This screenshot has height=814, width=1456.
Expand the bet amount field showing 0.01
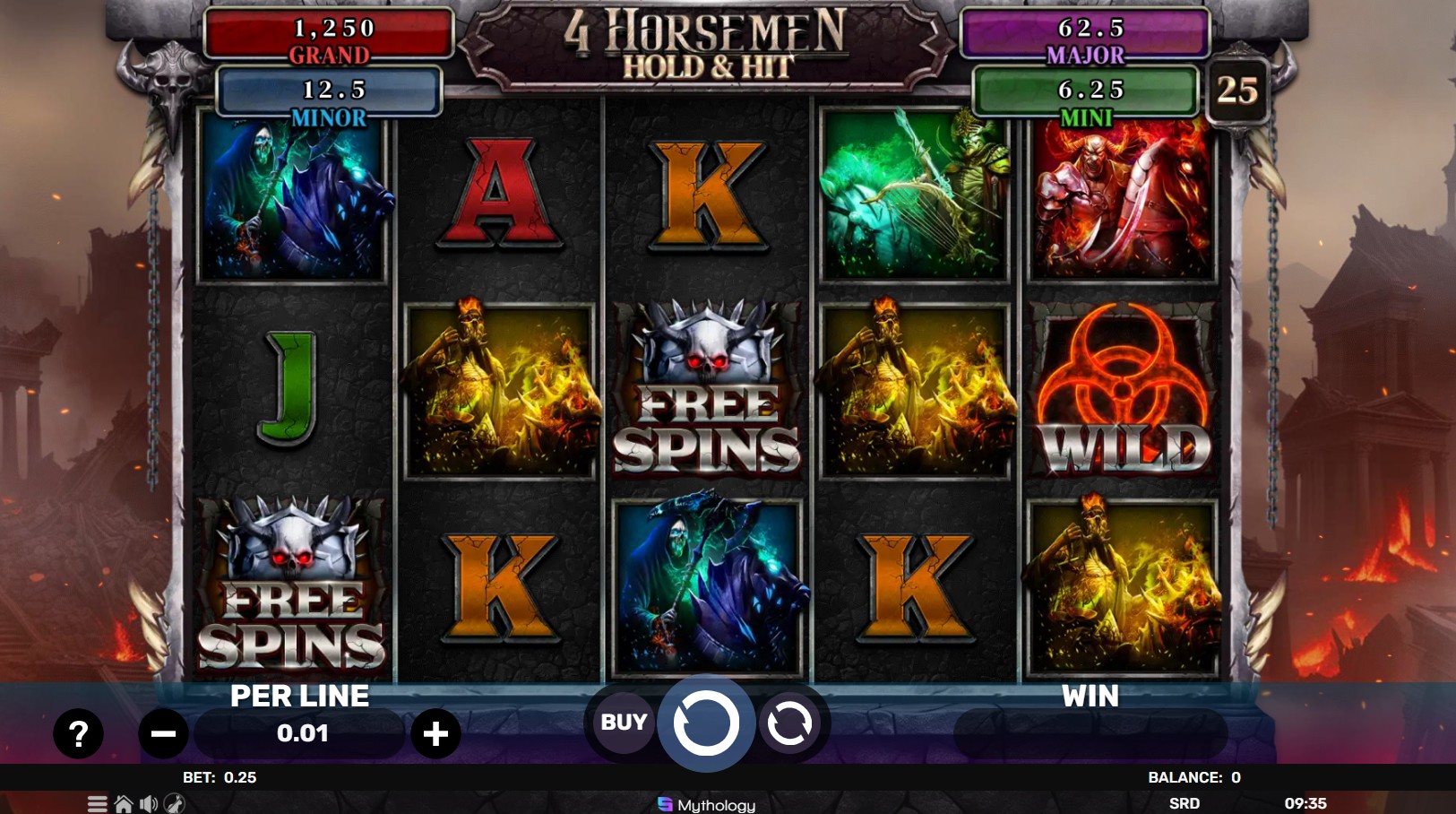pos(302,733)
